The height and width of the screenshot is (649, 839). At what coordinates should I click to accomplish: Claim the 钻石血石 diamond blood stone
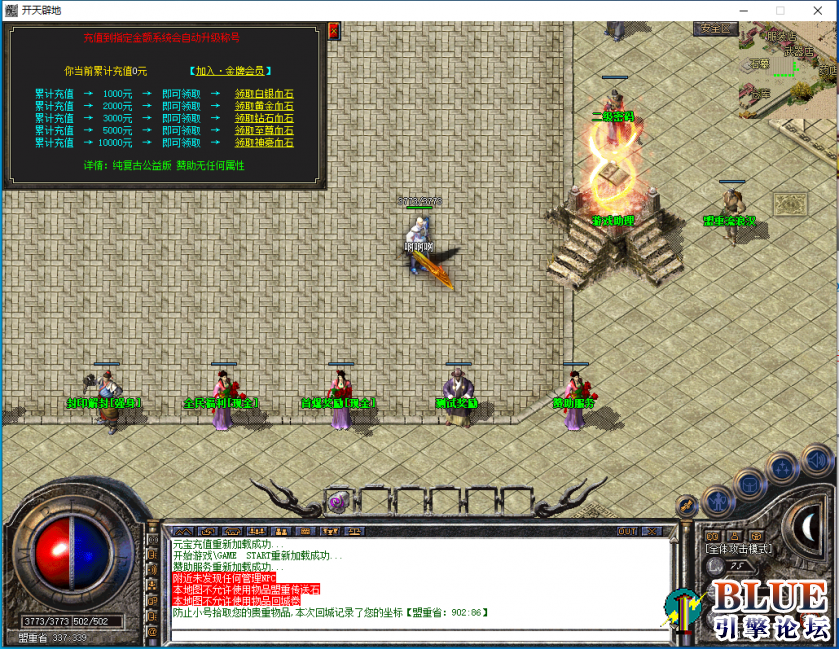pos(264,118)
